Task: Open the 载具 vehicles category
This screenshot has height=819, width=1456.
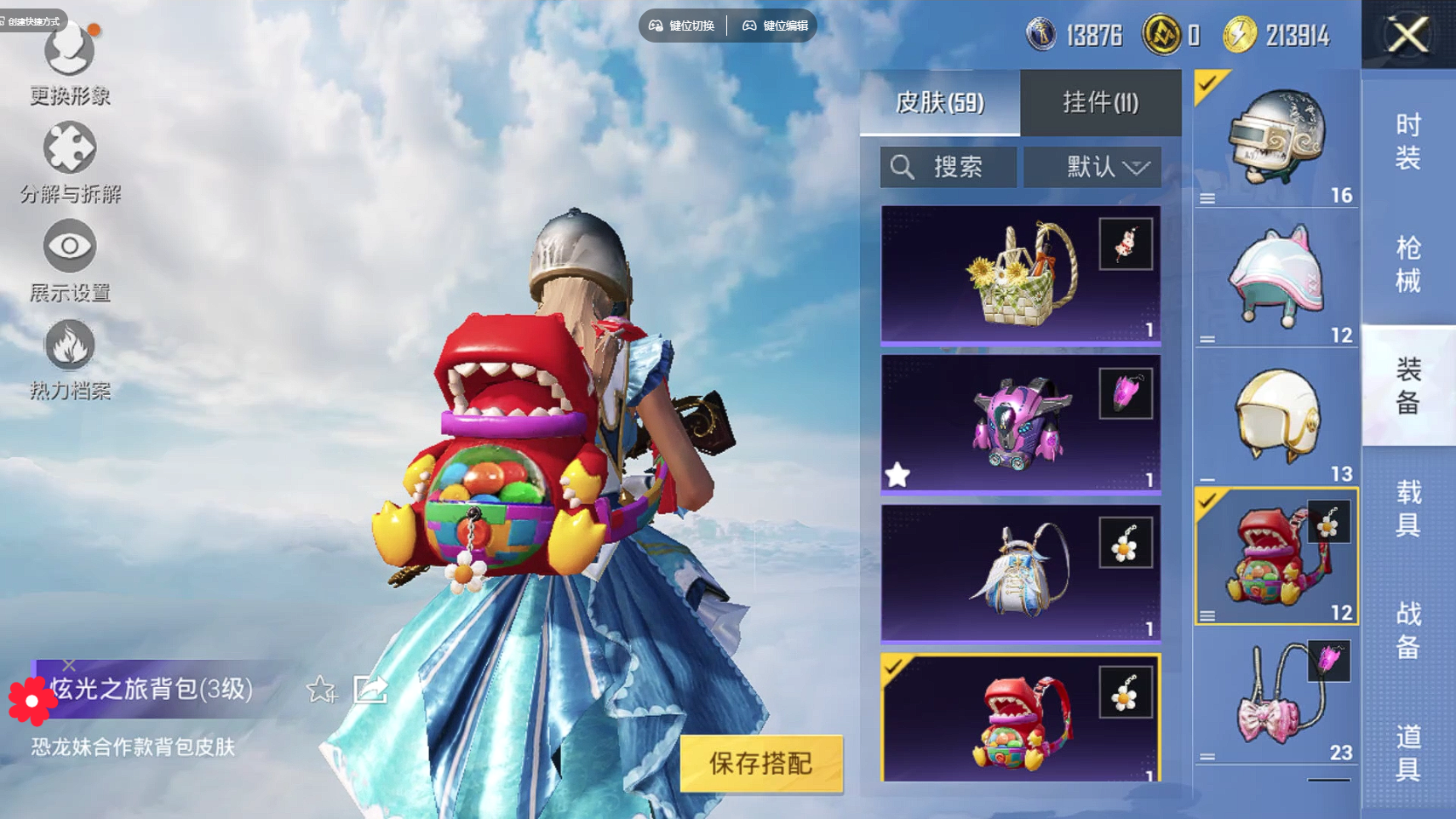Action: pos(1408,508)
